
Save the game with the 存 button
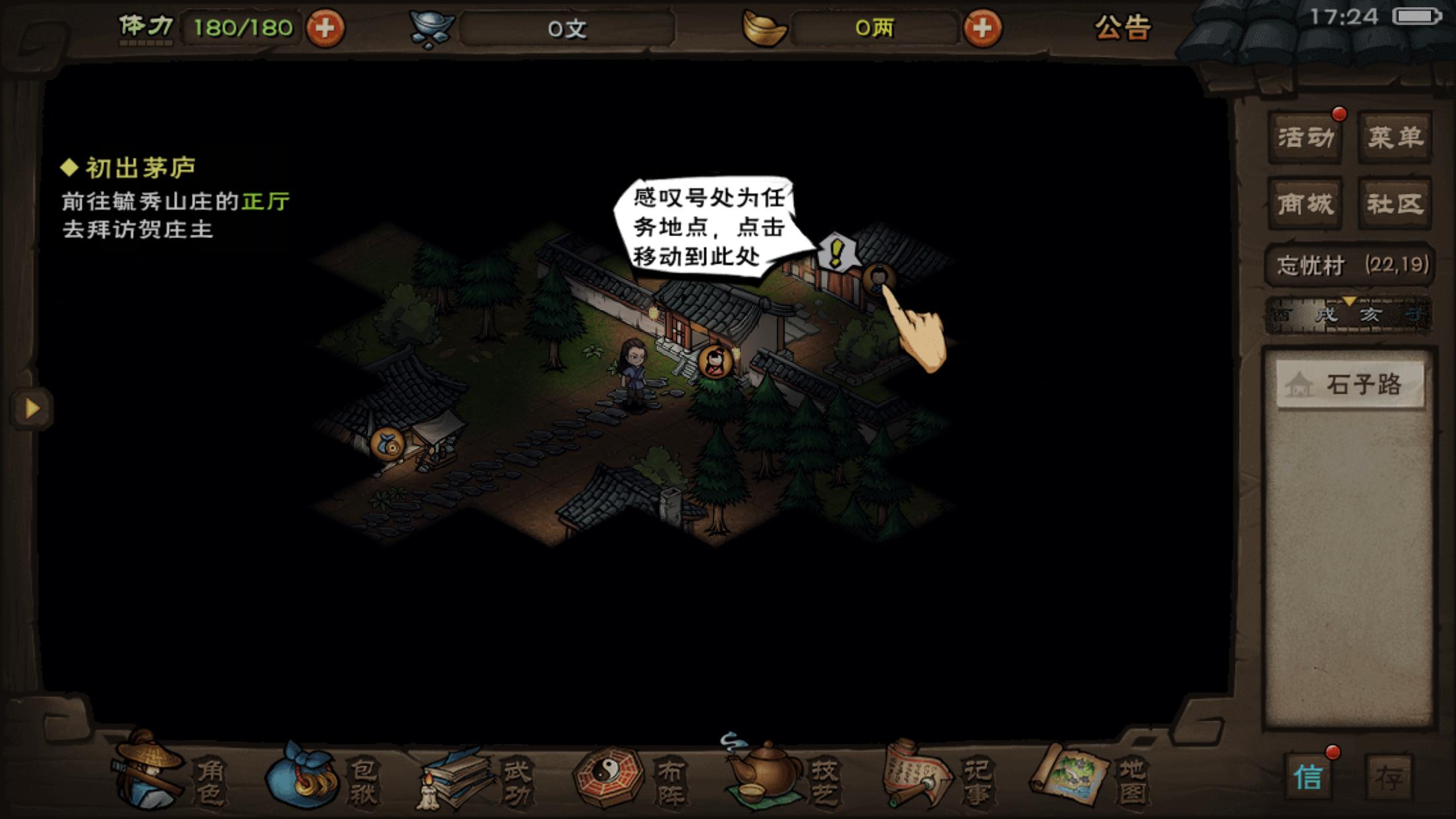click(x=1389, y=778)
